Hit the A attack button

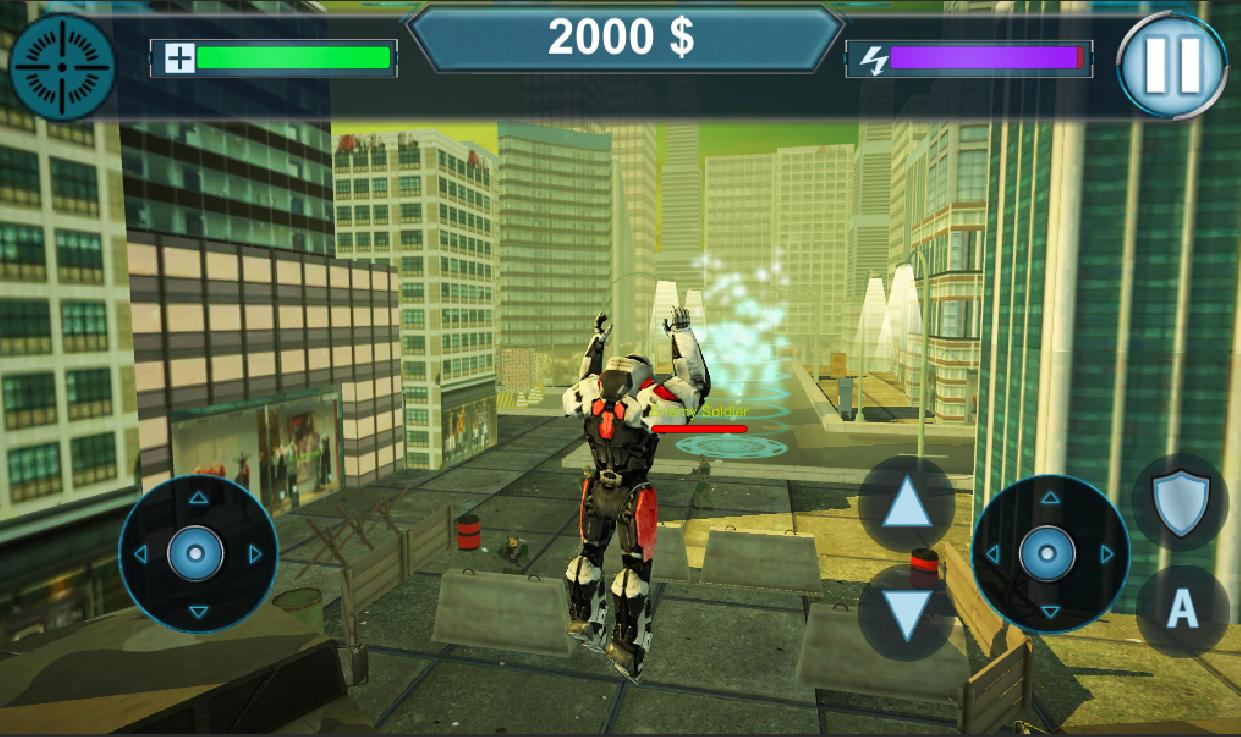click(x=1183, y=608)
